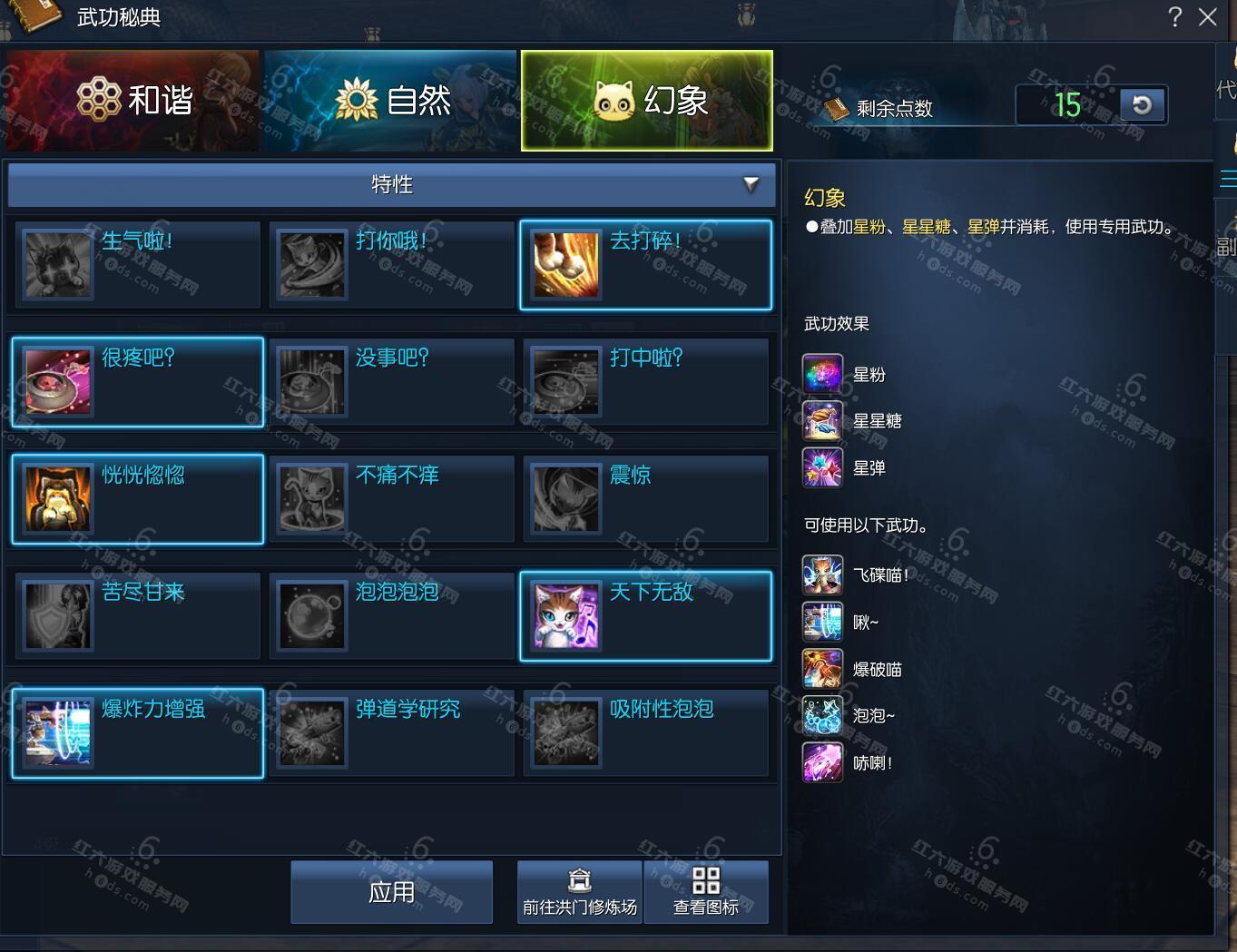Image resolution: width=1237 pixels, height=952 pixels.
Task: Choose the 爆炸力增强 trait
Action: (x=137, y=732)
